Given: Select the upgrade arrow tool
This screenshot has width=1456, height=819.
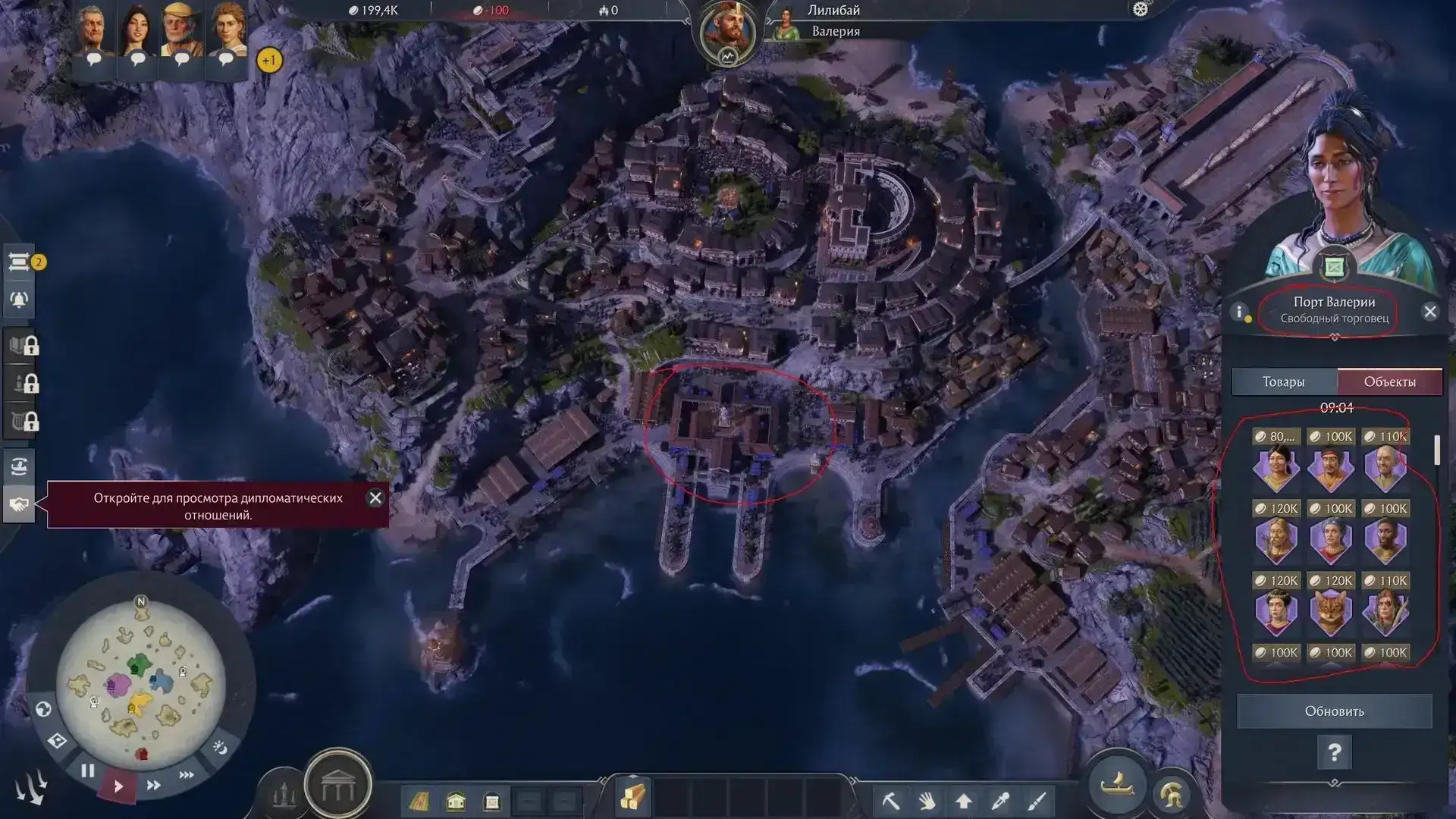Looking at the screenshot, I should (964, 801).
